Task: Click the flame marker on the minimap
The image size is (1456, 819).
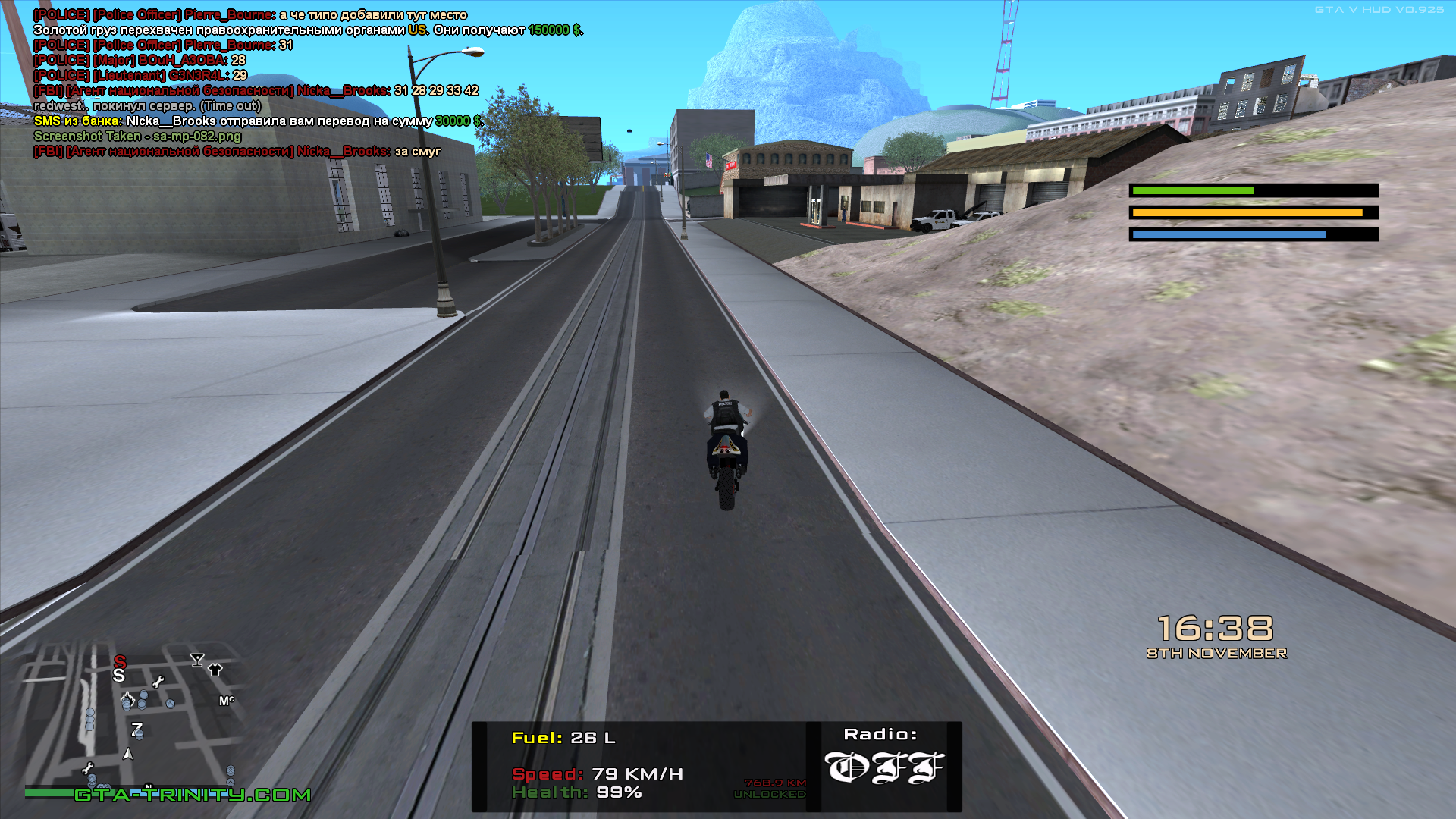Action: (x=127, y=698)
